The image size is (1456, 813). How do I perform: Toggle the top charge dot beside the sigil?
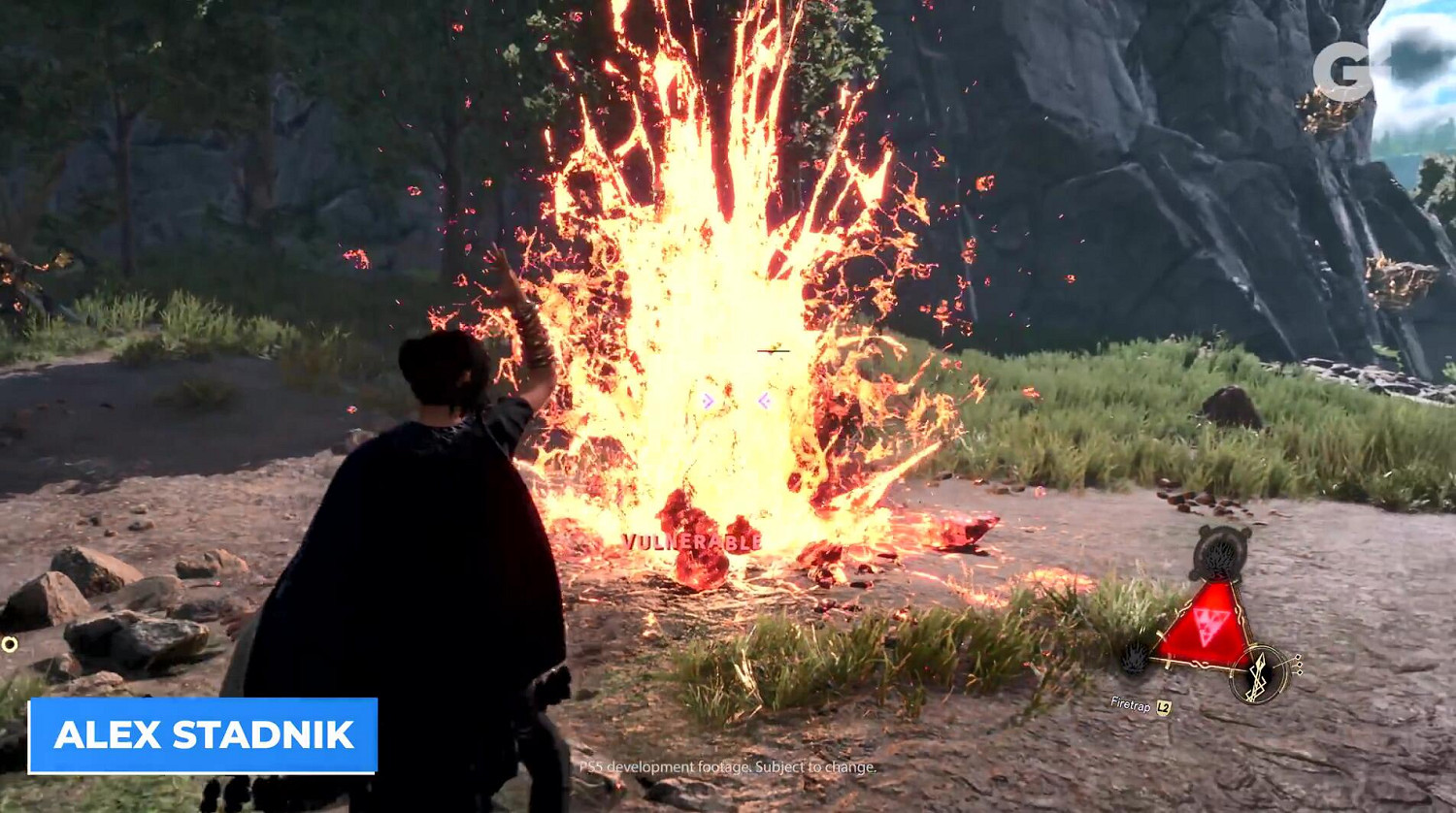(1299, 658)
